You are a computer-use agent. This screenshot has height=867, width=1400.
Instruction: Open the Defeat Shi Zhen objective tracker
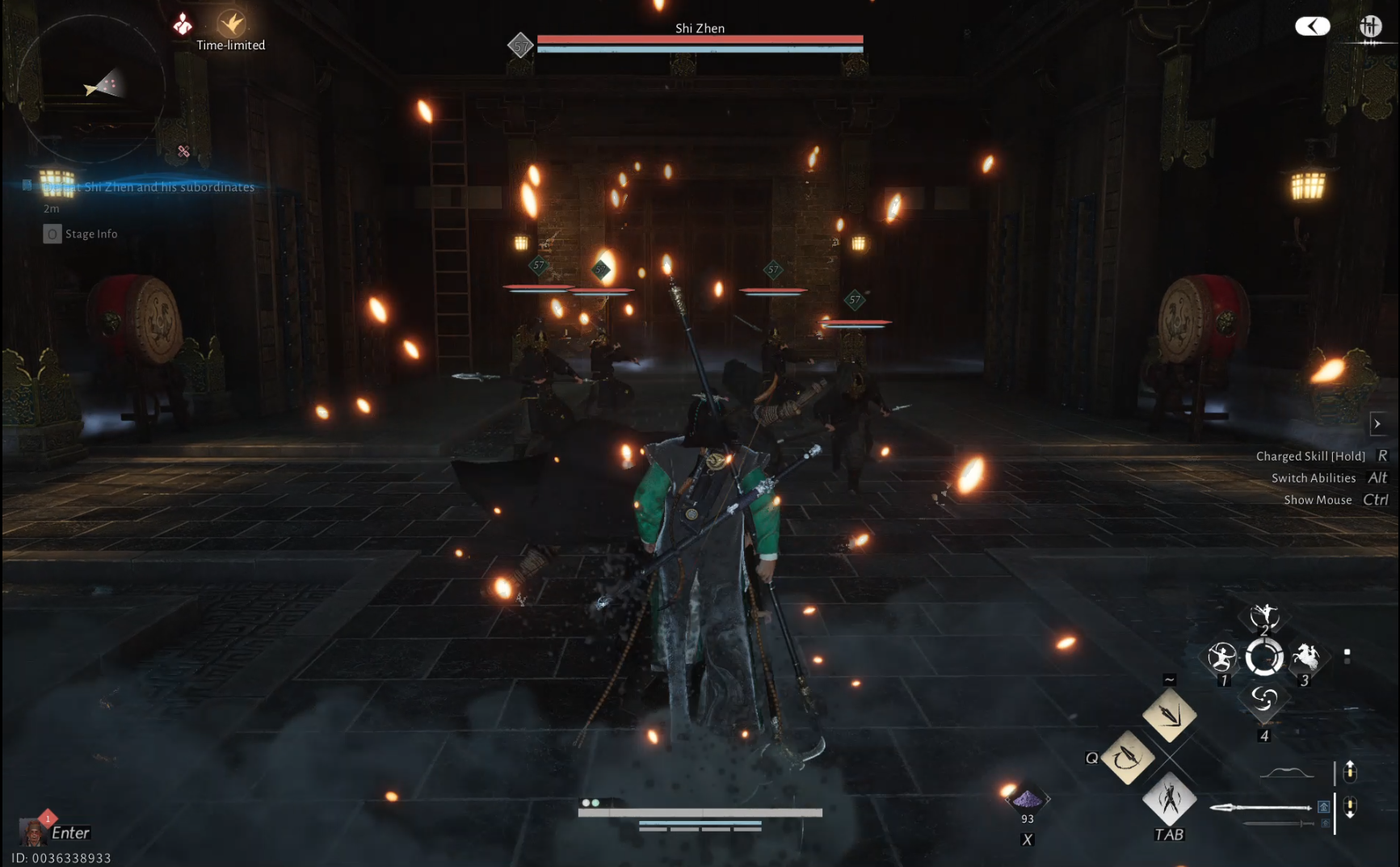coord(149,187)
